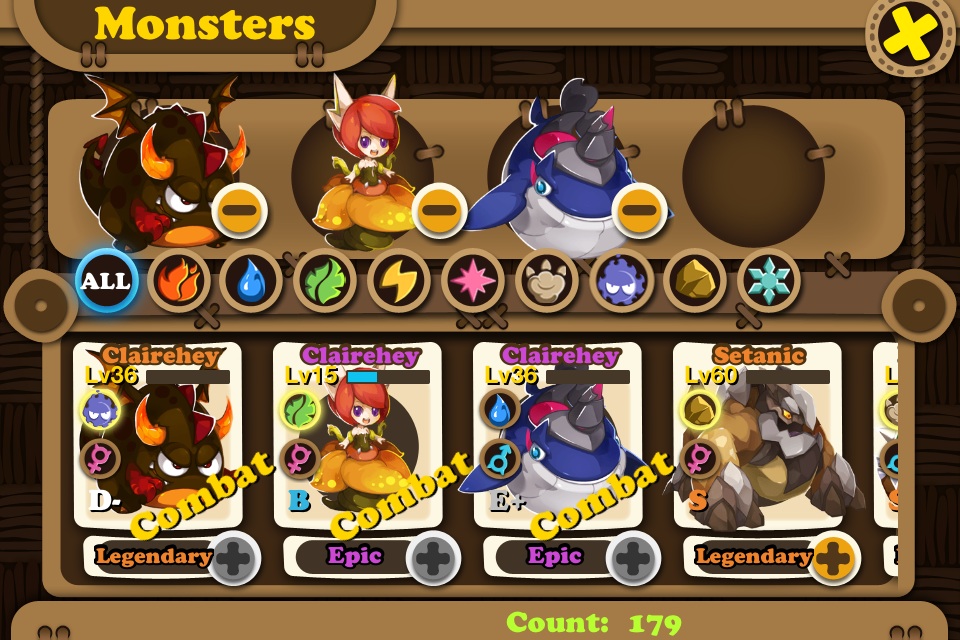Close the Monsters window
The image size is (960, 640).
tap(909, 37)
